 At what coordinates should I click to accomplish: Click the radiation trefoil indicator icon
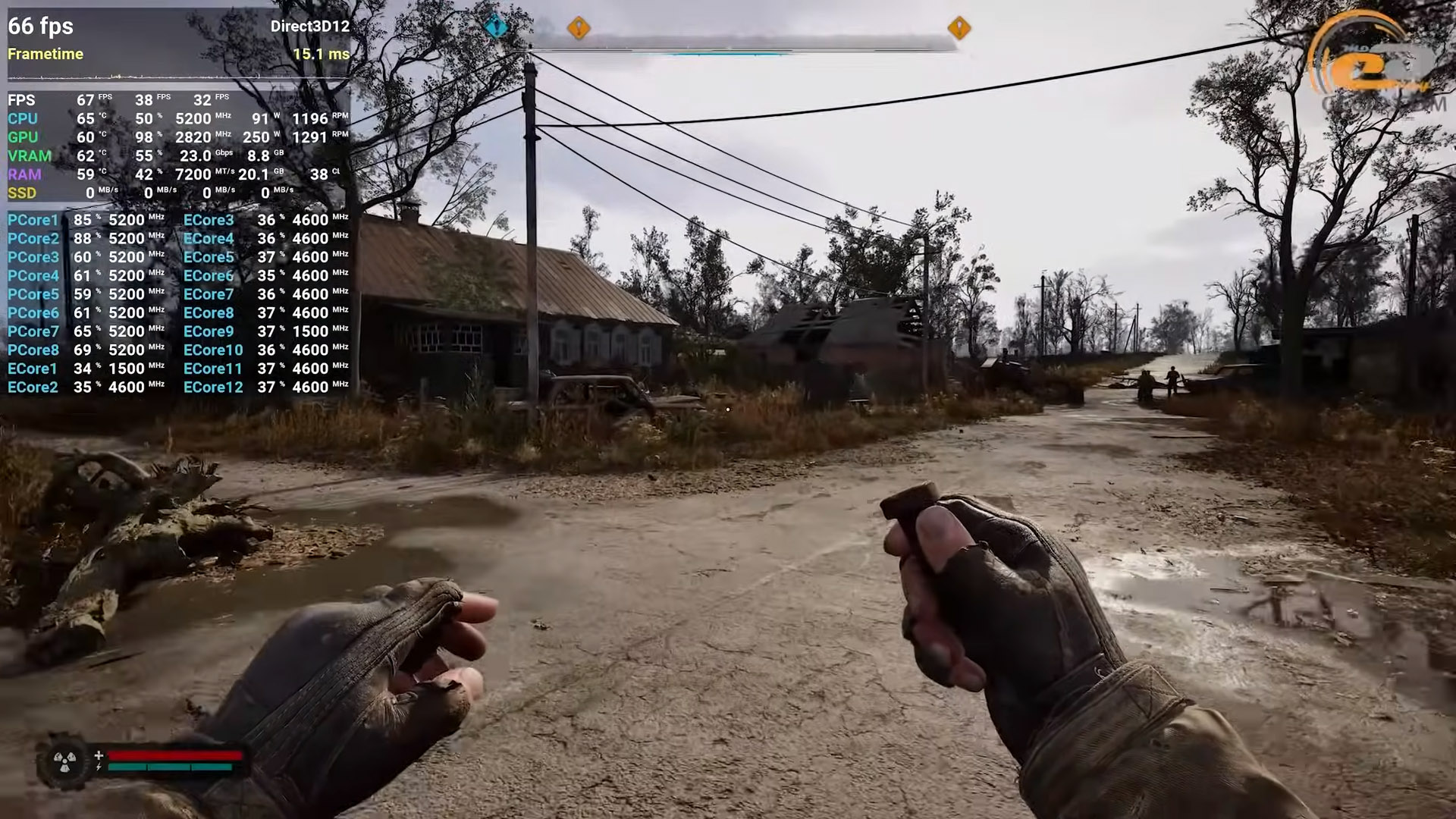point(64,761)
